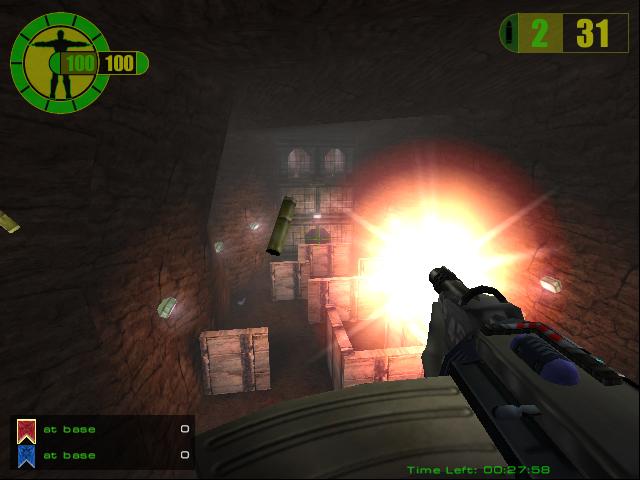Click the ammo clip icon
This screenshot has width=640, height=480.
click(513, 34)
